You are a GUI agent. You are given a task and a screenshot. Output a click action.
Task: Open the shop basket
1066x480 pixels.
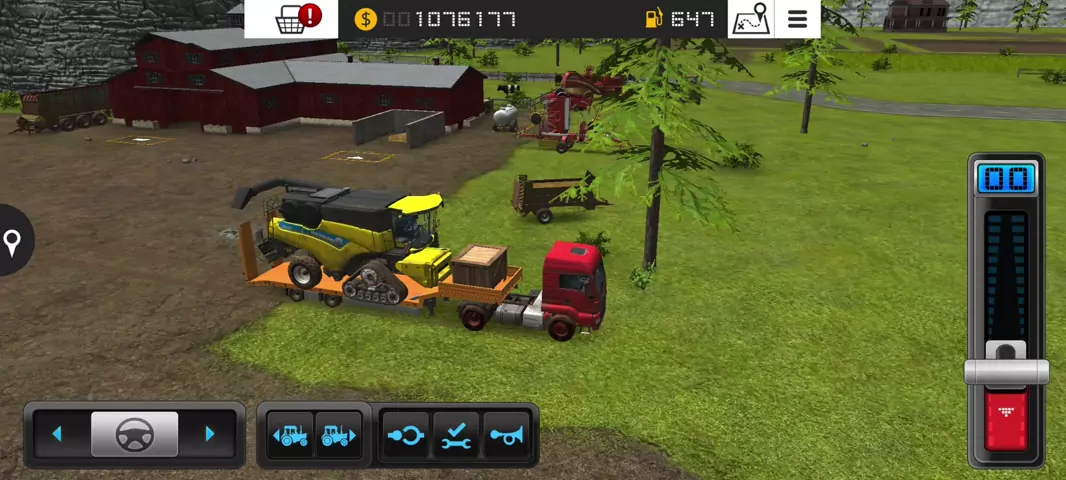click(291, 19)
